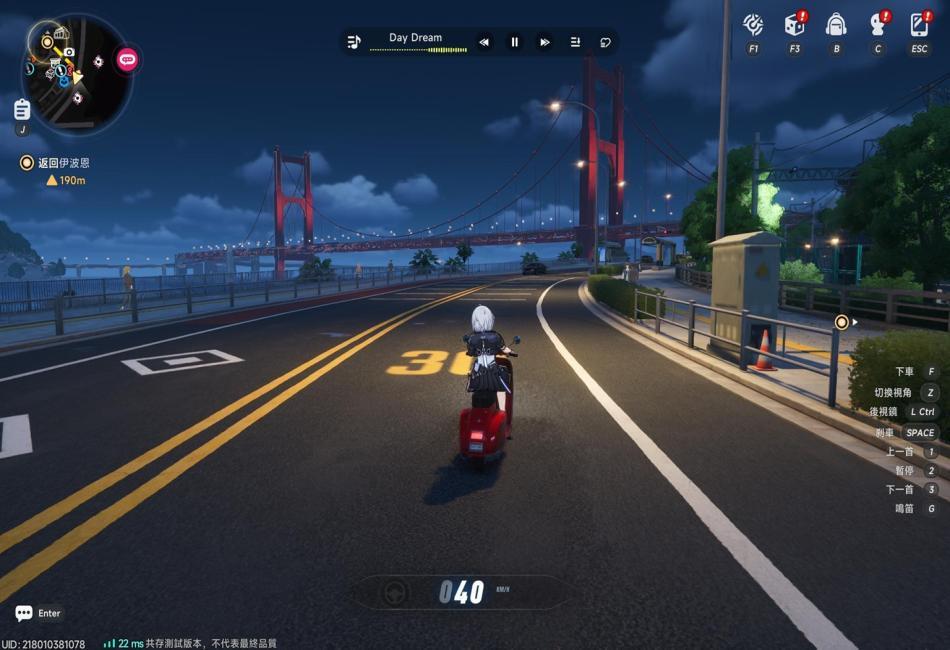The image size is (950, 650).
Task: Open the dice cube events icon
Action: [794, 25]
